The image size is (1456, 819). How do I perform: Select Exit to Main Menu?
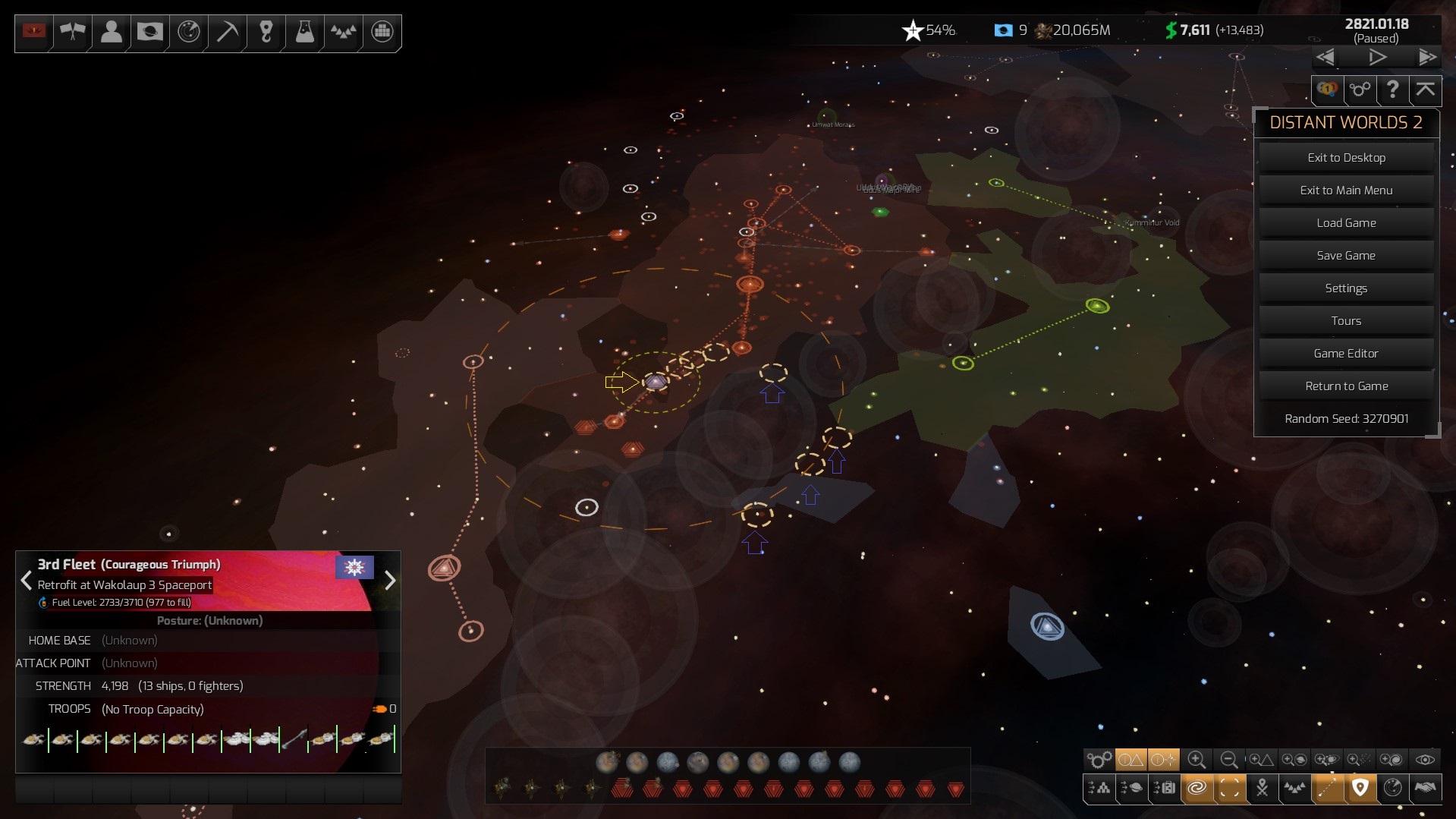pos(1346,191)
